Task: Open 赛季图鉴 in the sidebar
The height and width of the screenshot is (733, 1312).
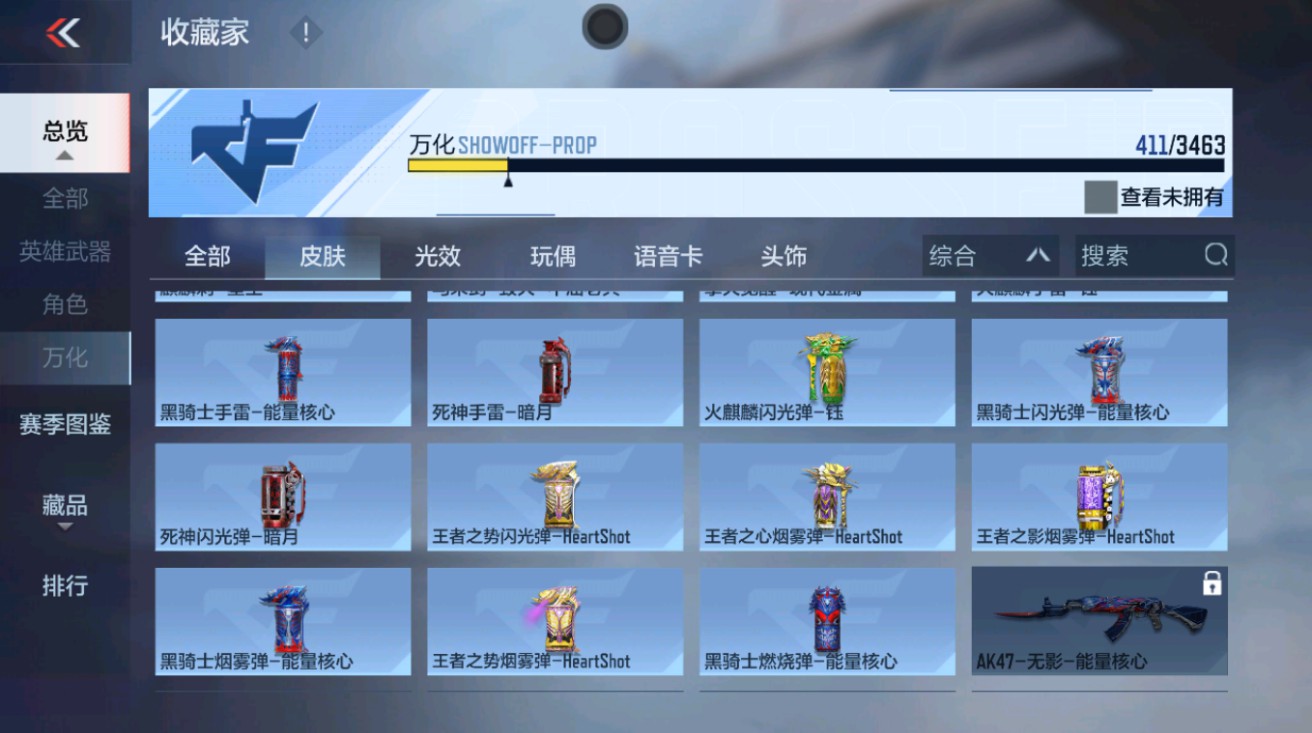Action: pos(65,424)
